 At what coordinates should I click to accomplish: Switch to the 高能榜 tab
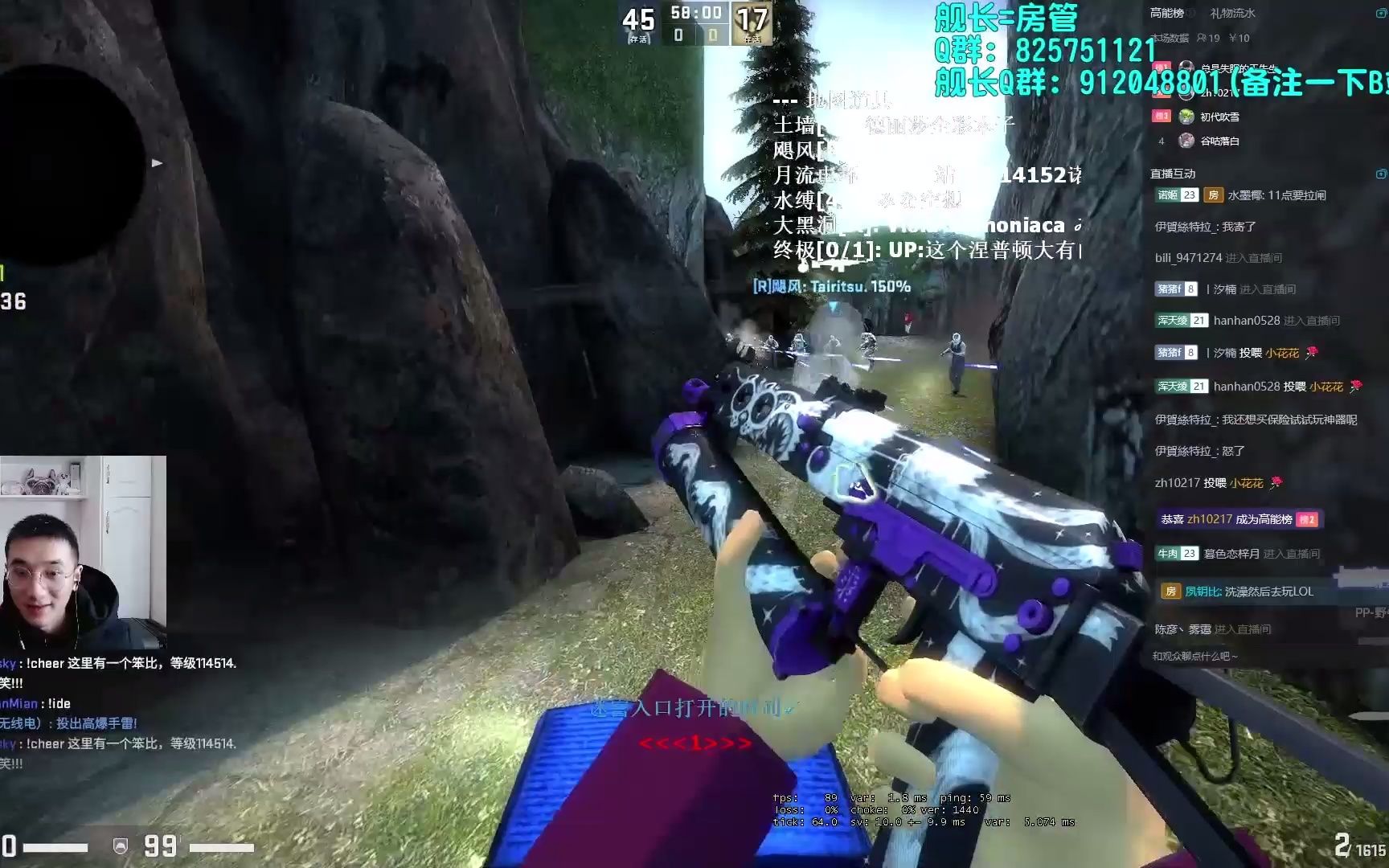pos(1166,13)
